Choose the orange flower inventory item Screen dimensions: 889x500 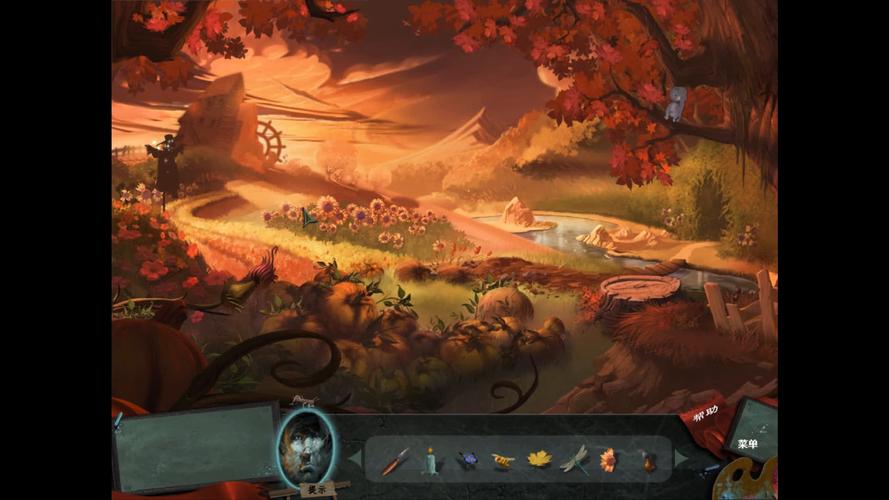pyautogui.click(x=608, y=459)
